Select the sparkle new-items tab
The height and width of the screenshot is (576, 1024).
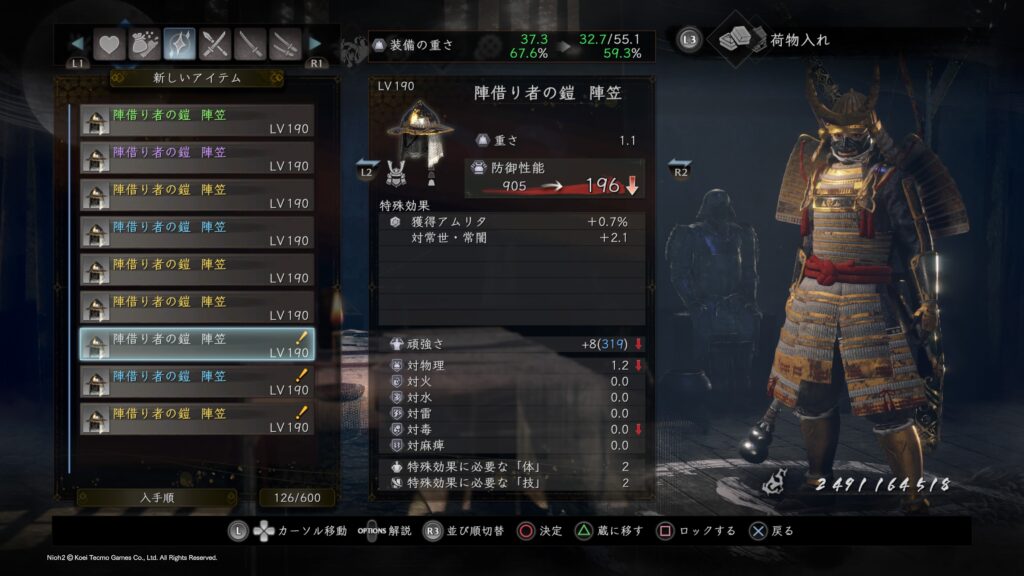pos(180,44)
